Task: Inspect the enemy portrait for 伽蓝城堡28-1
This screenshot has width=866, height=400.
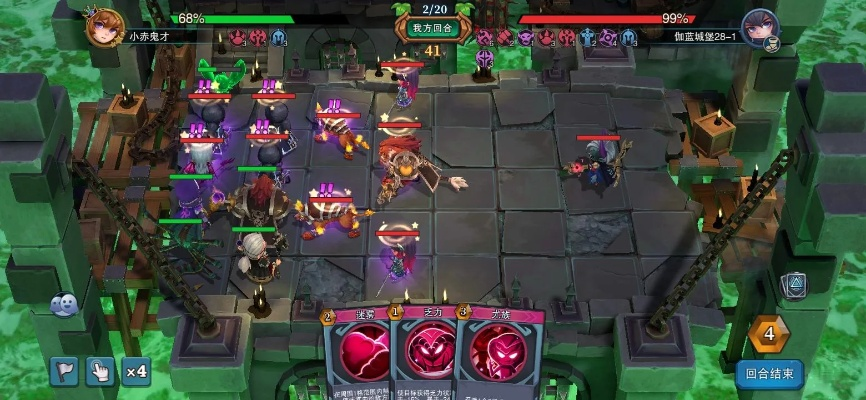Action: click(760, 26)
